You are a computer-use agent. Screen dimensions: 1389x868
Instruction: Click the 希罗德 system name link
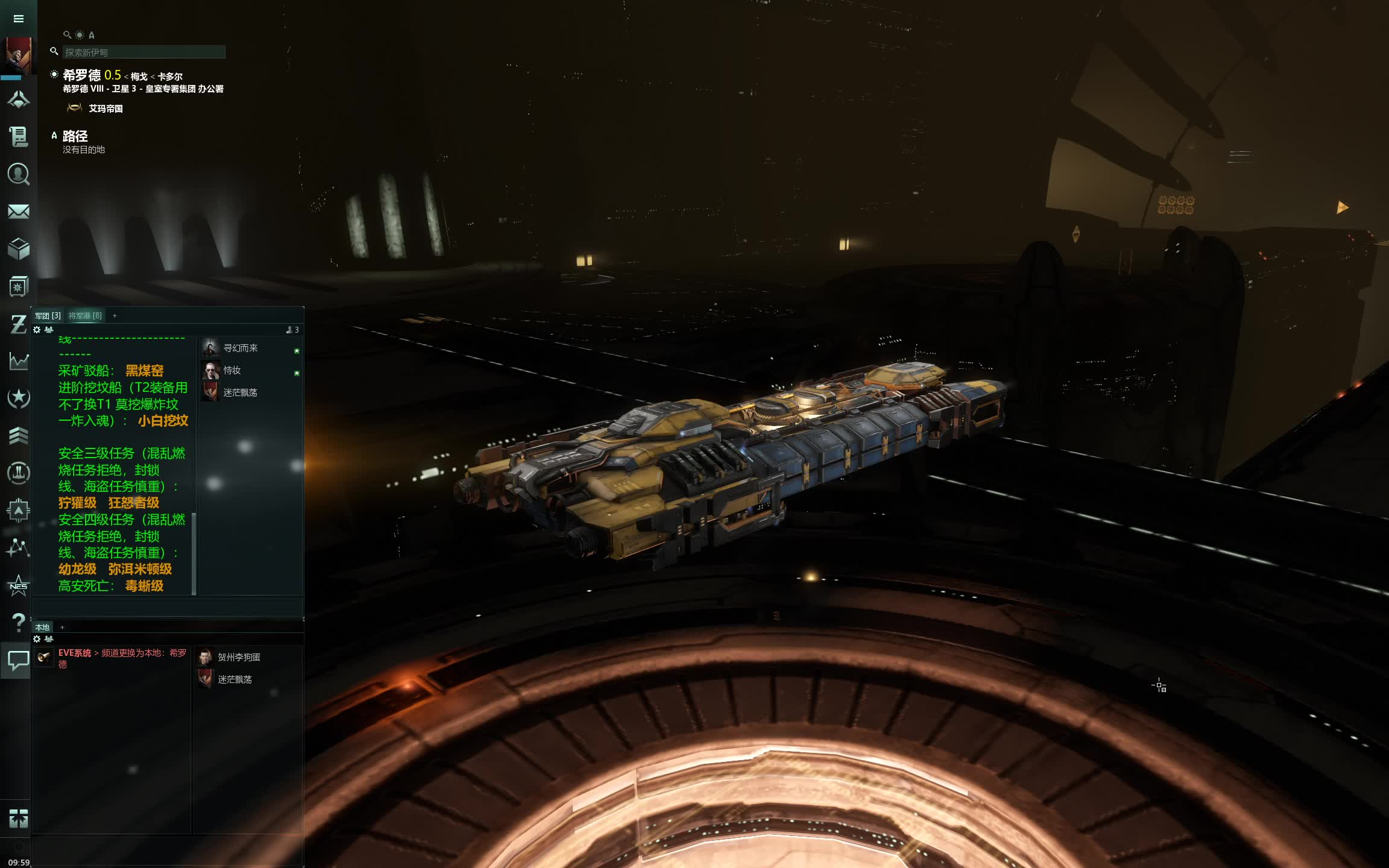click(81, 75)
